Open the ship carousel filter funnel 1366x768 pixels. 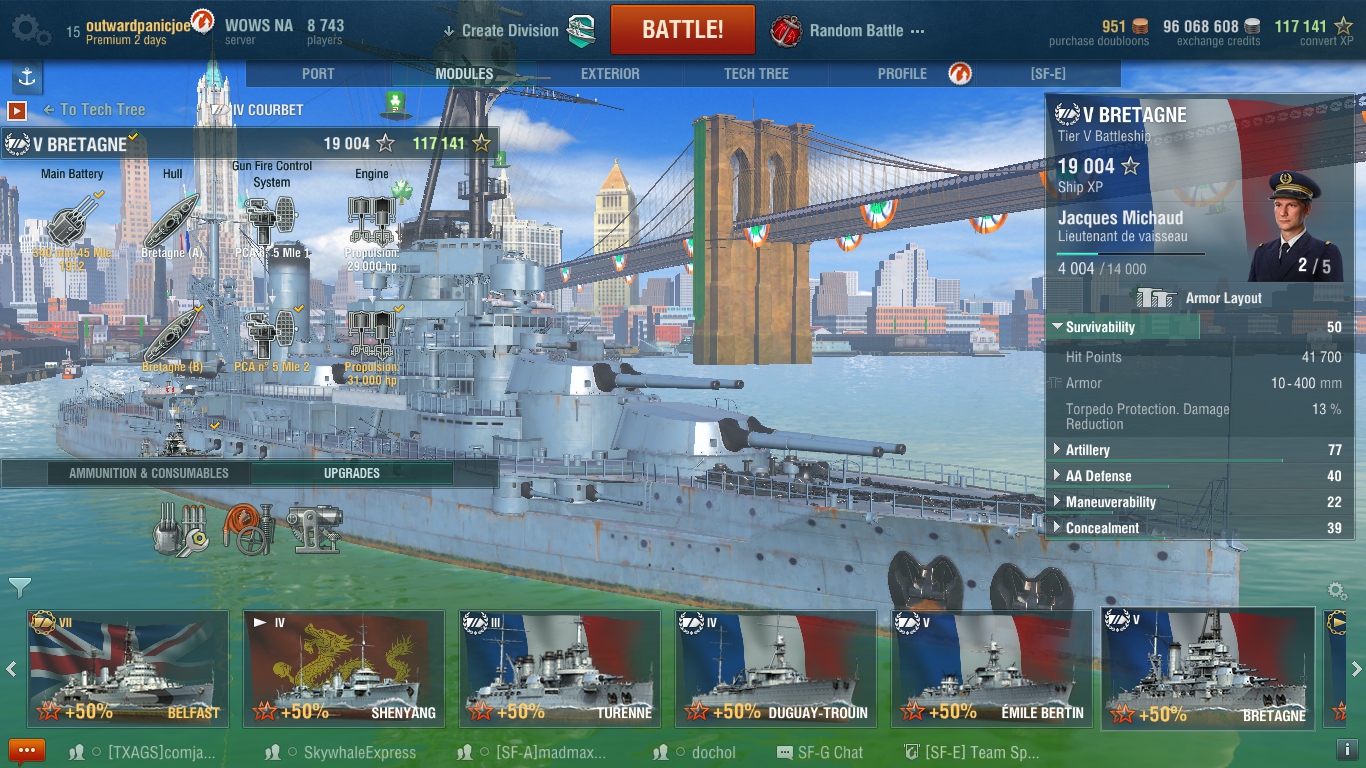pyautogui.click(x=20, y=587)
